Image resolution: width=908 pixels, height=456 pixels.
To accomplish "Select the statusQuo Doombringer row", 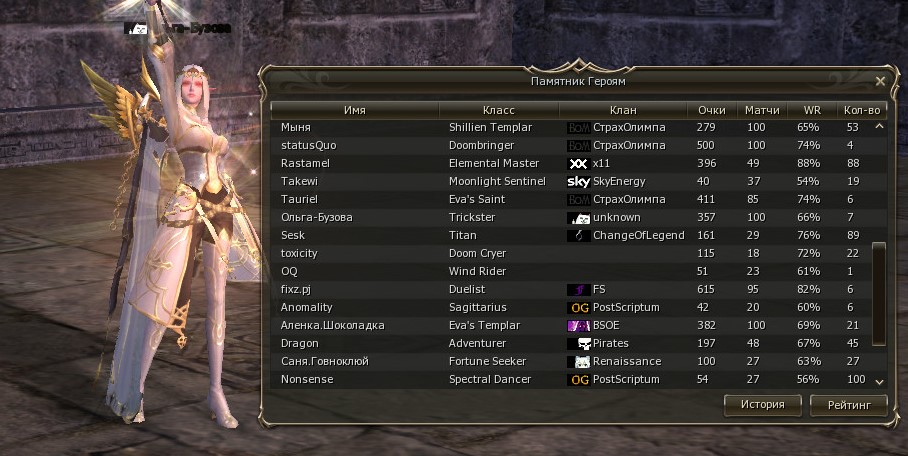I will [x=570, y=146].
